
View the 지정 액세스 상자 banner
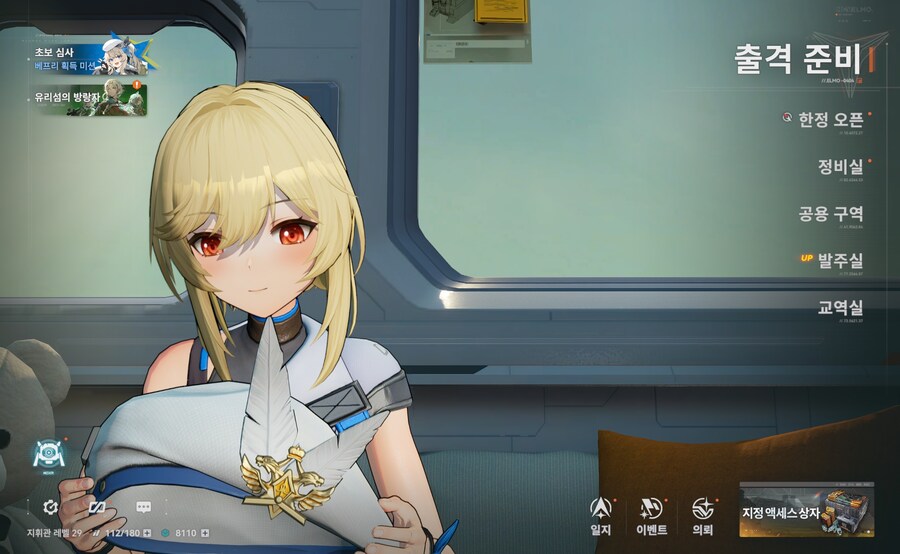click(x=806, y=511)
